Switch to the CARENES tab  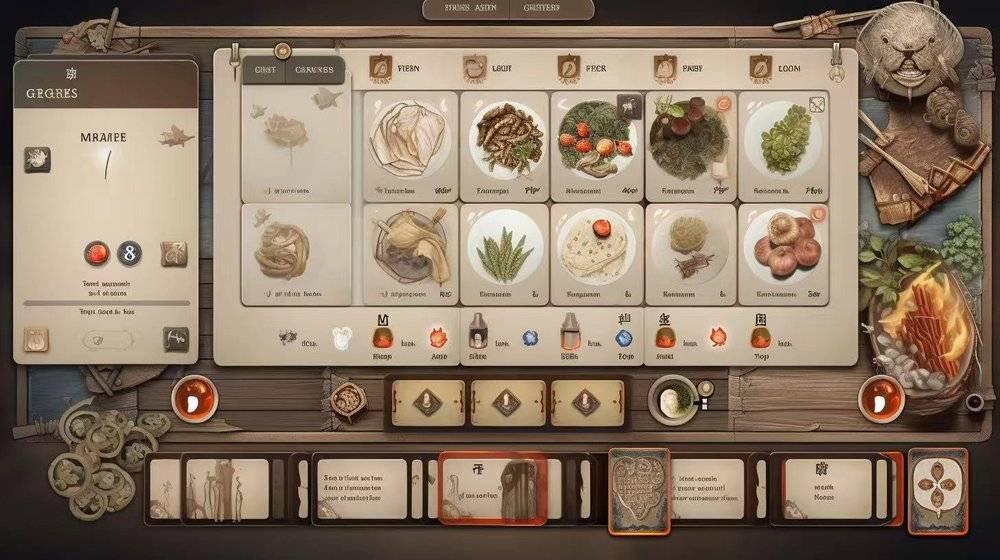coord(316,70)
